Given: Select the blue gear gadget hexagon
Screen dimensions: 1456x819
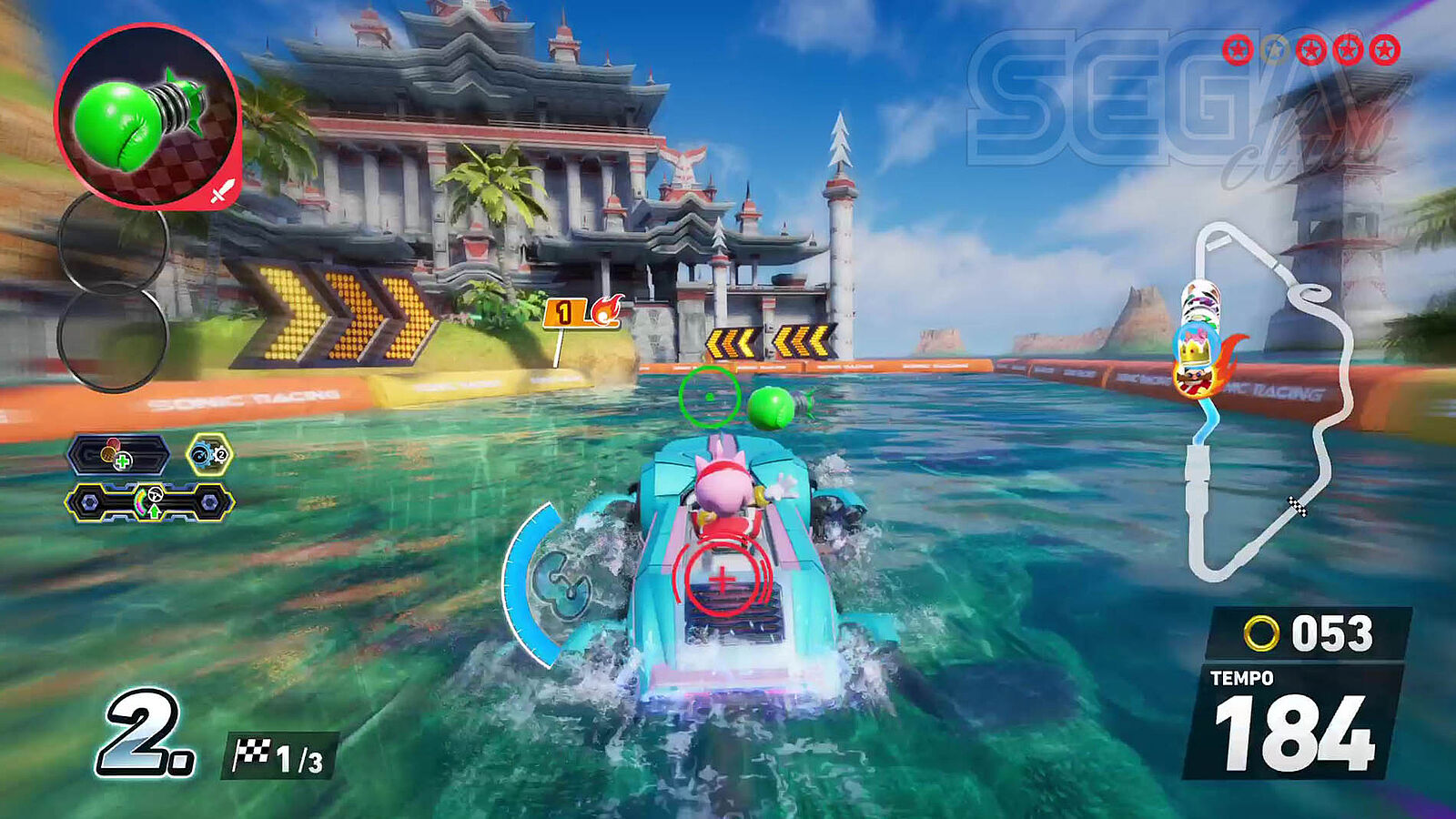Looking at the screenshot, I should click(209, 454).
